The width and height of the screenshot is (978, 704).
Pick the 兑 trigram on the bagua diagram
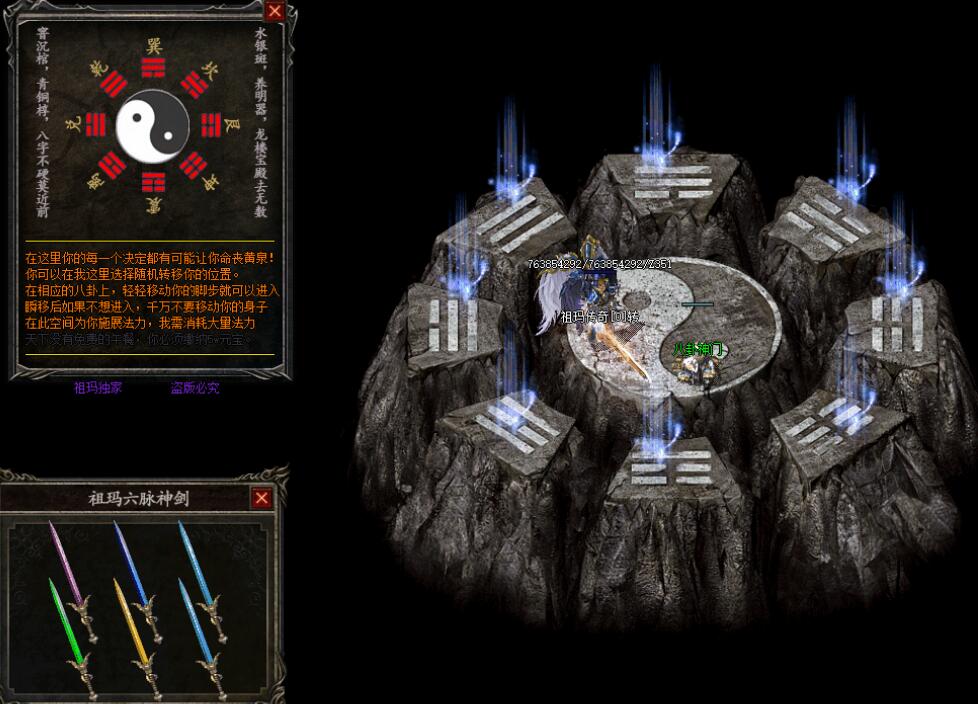[96, 125]
